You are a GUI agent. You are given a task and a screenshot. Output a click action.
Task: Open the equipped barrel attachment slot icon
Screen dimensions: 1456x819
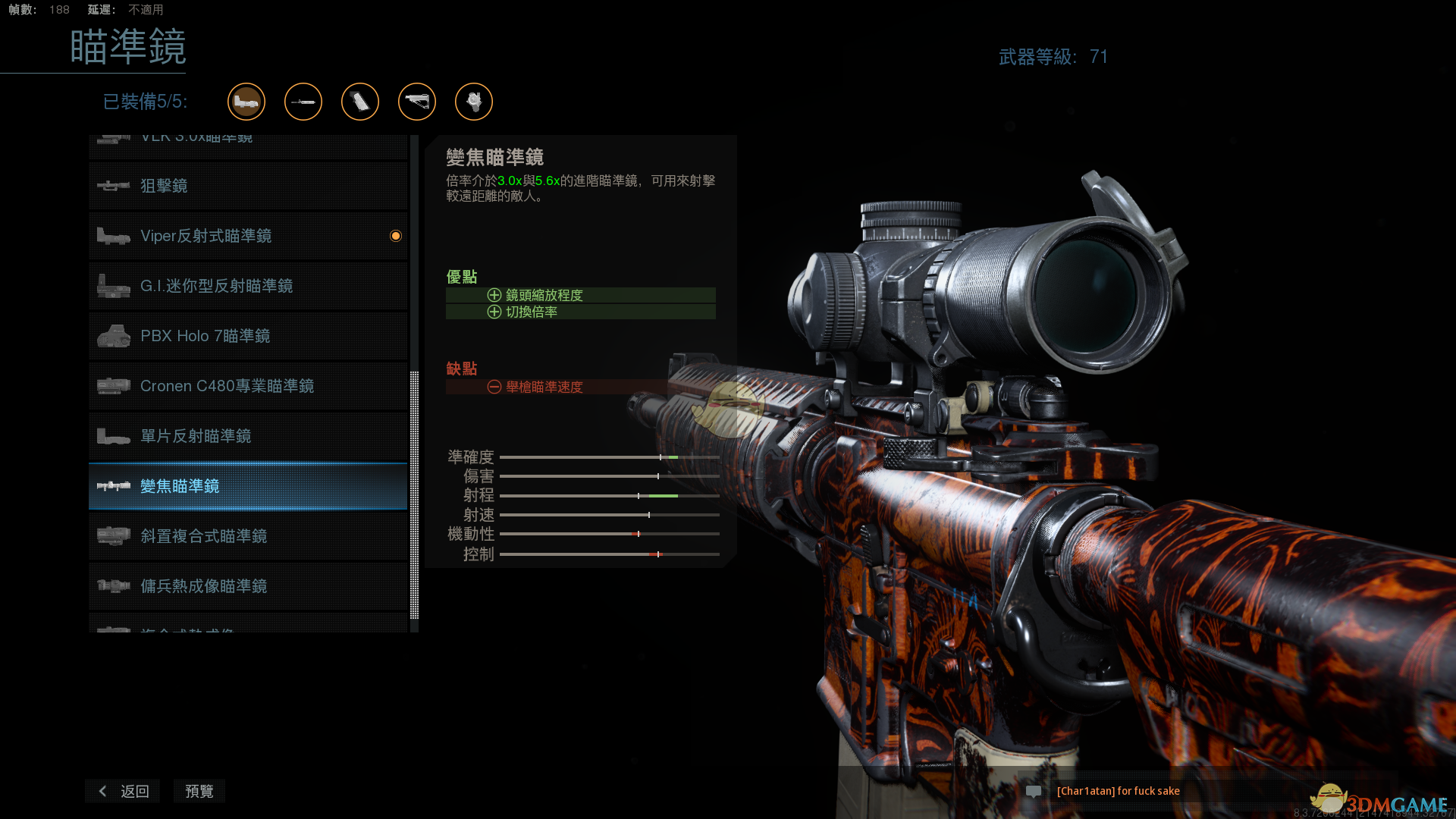click(x=303, y=102)
